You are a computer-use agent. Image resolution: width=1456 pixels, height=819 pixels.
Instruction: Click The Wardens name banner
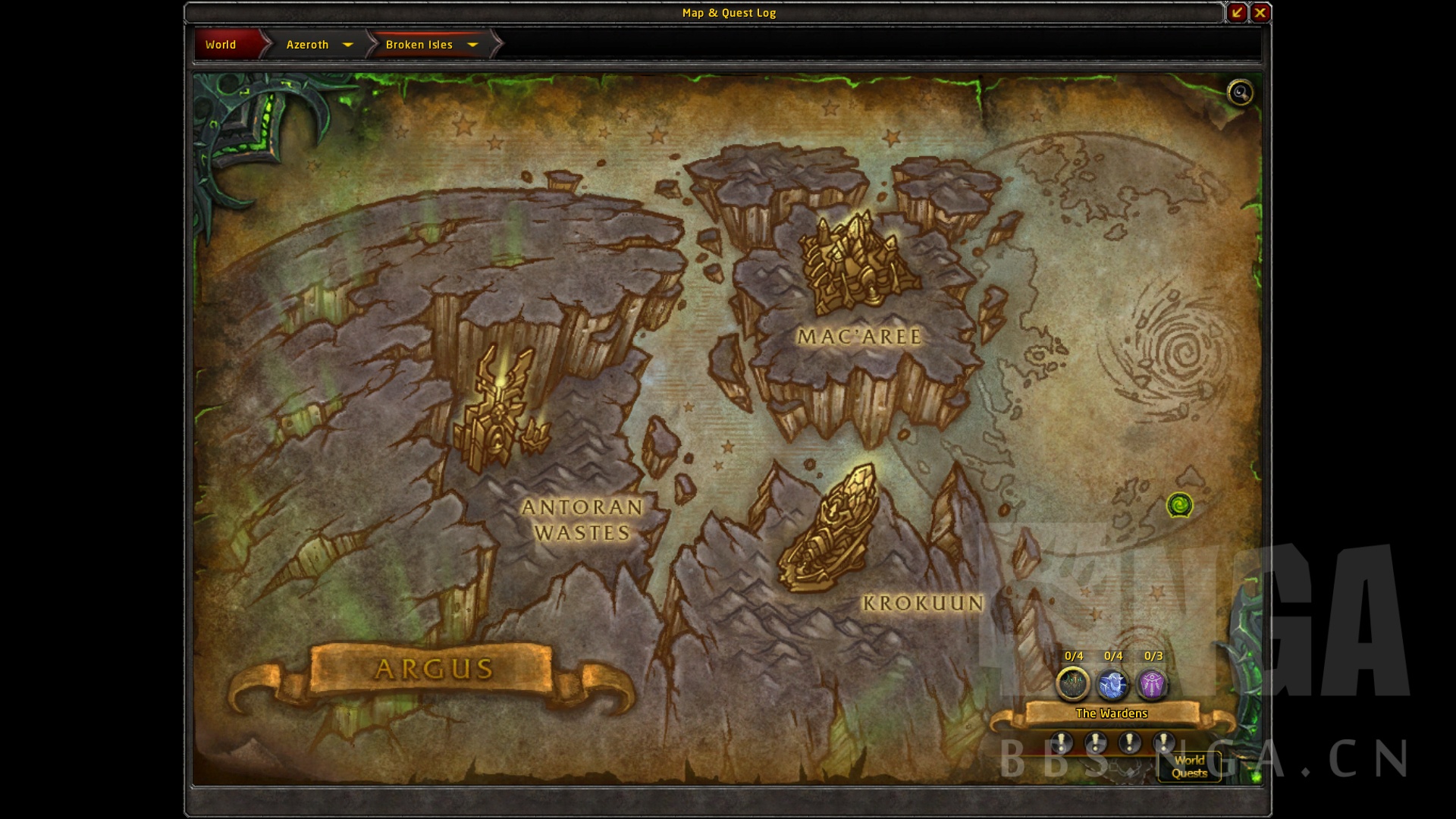coord(1112,713)
